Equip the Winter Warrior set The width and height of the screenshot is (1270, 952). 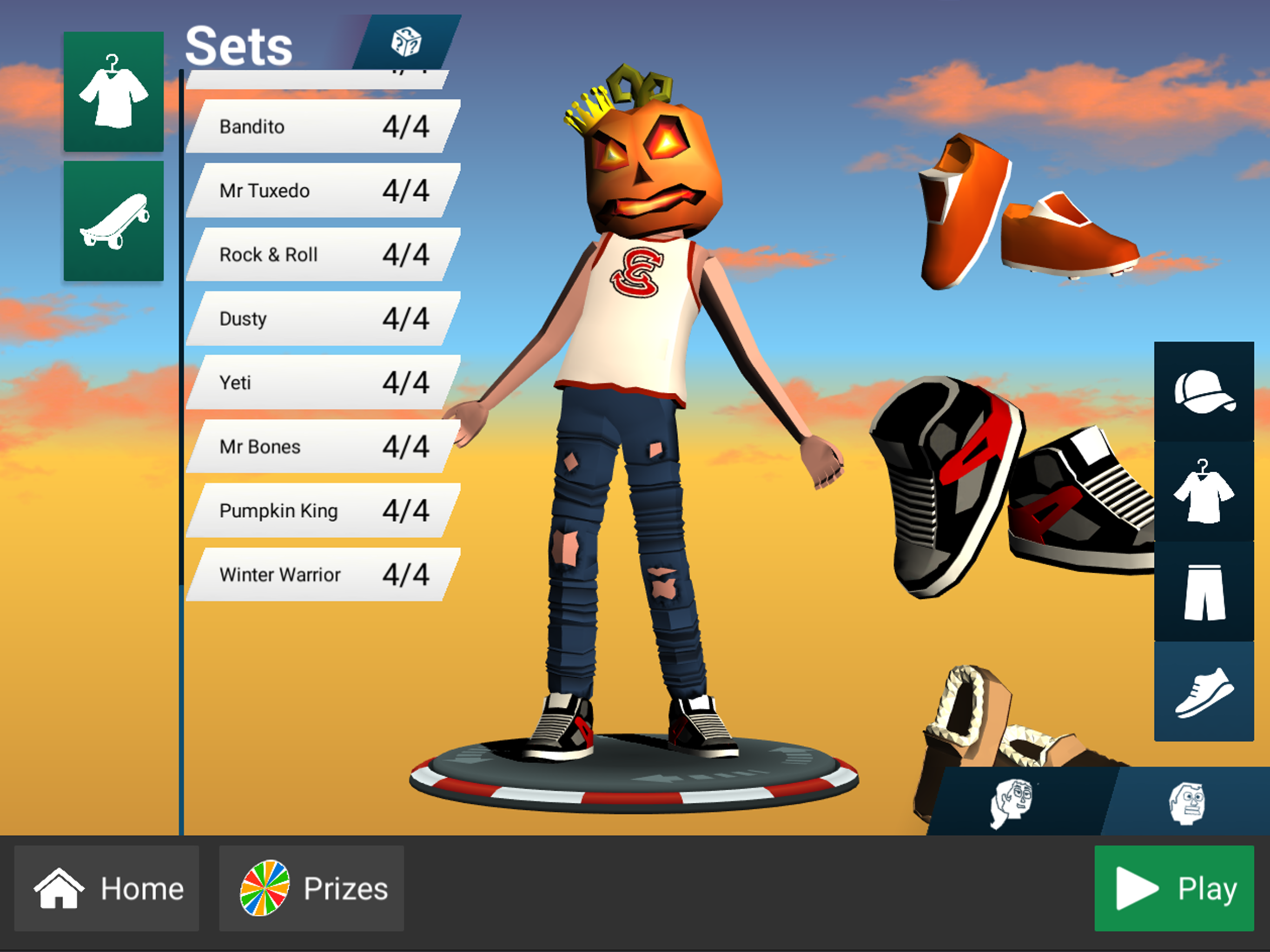click(x=323, y=575)
